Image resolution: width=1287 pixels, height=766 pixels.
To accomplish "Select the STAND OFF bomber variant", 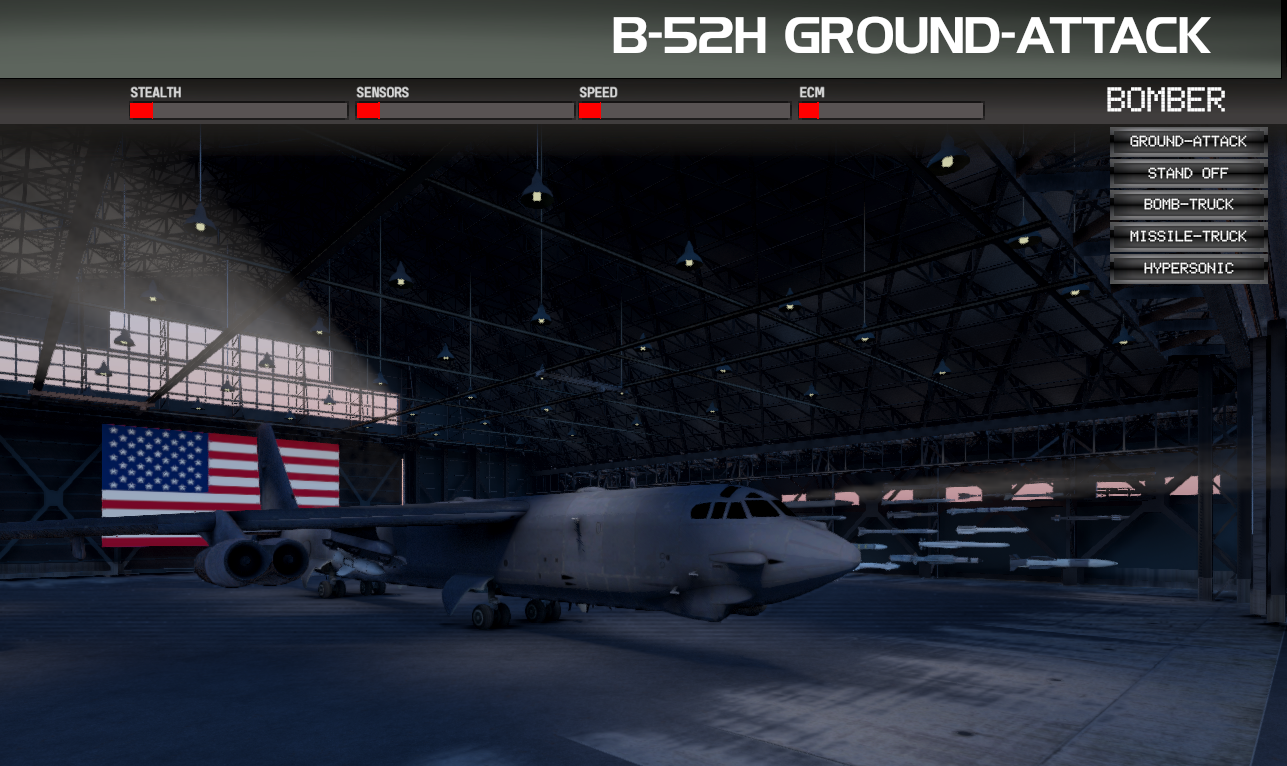I will (1188, 172).
